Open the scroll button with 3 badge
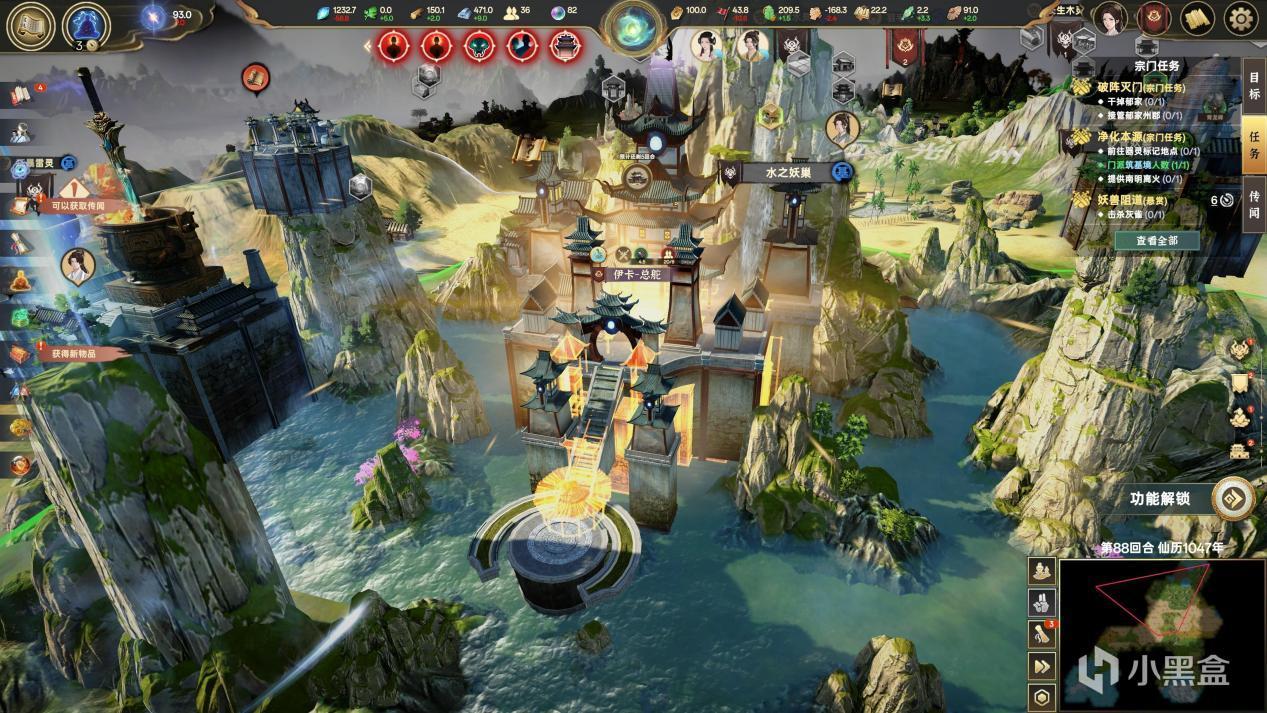Viewport: 1267px width, 713px height. pyautogui.click(x=1042, y=634)
